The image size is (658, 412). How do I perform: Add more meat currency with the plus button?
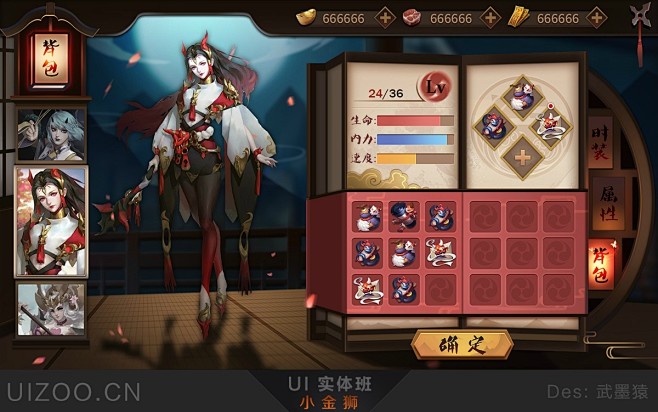(490, 17)
